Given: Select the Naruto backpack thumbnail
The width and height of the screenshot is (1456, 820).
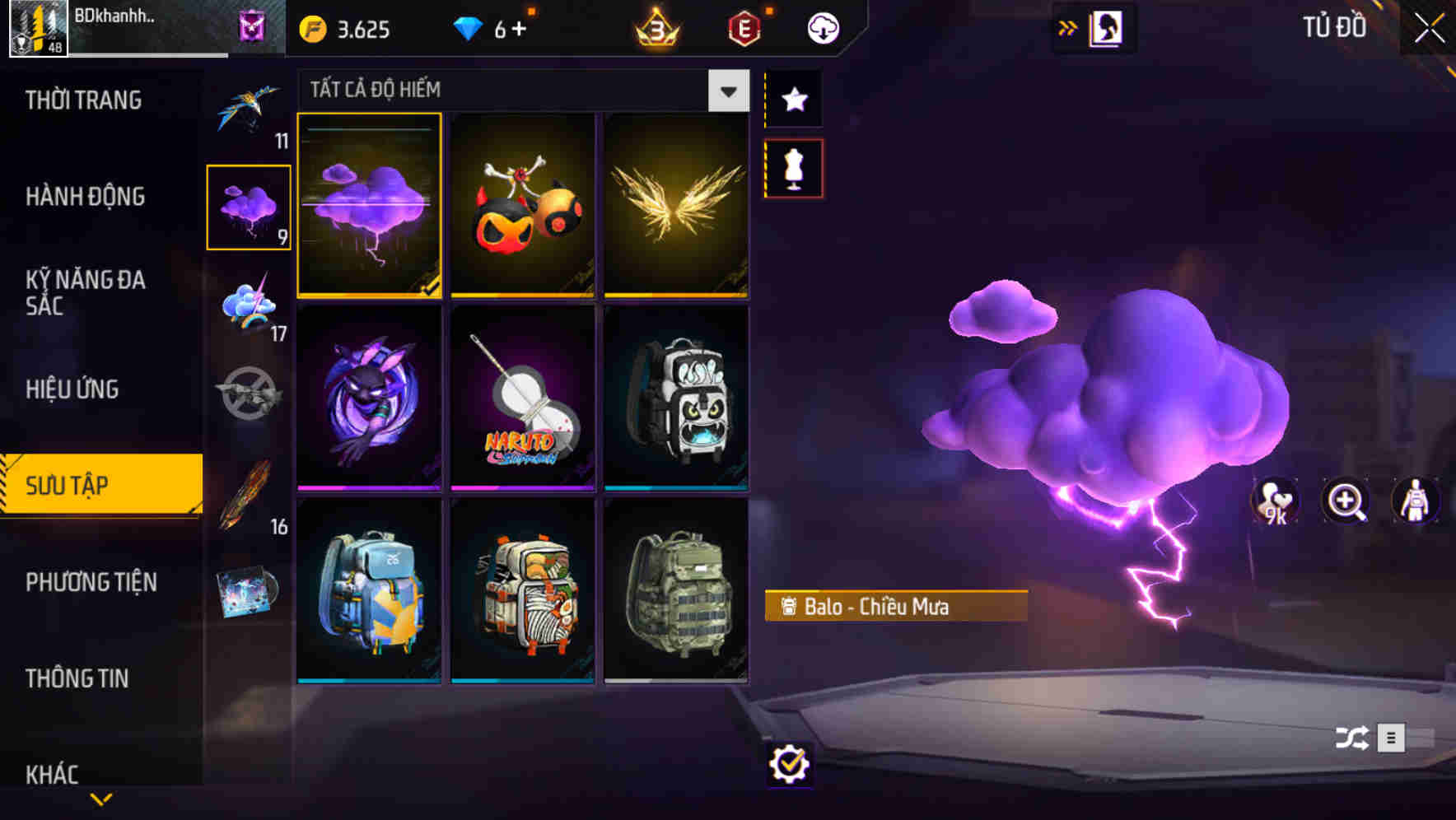Looking at the screenshot, I should click(522, 398).
